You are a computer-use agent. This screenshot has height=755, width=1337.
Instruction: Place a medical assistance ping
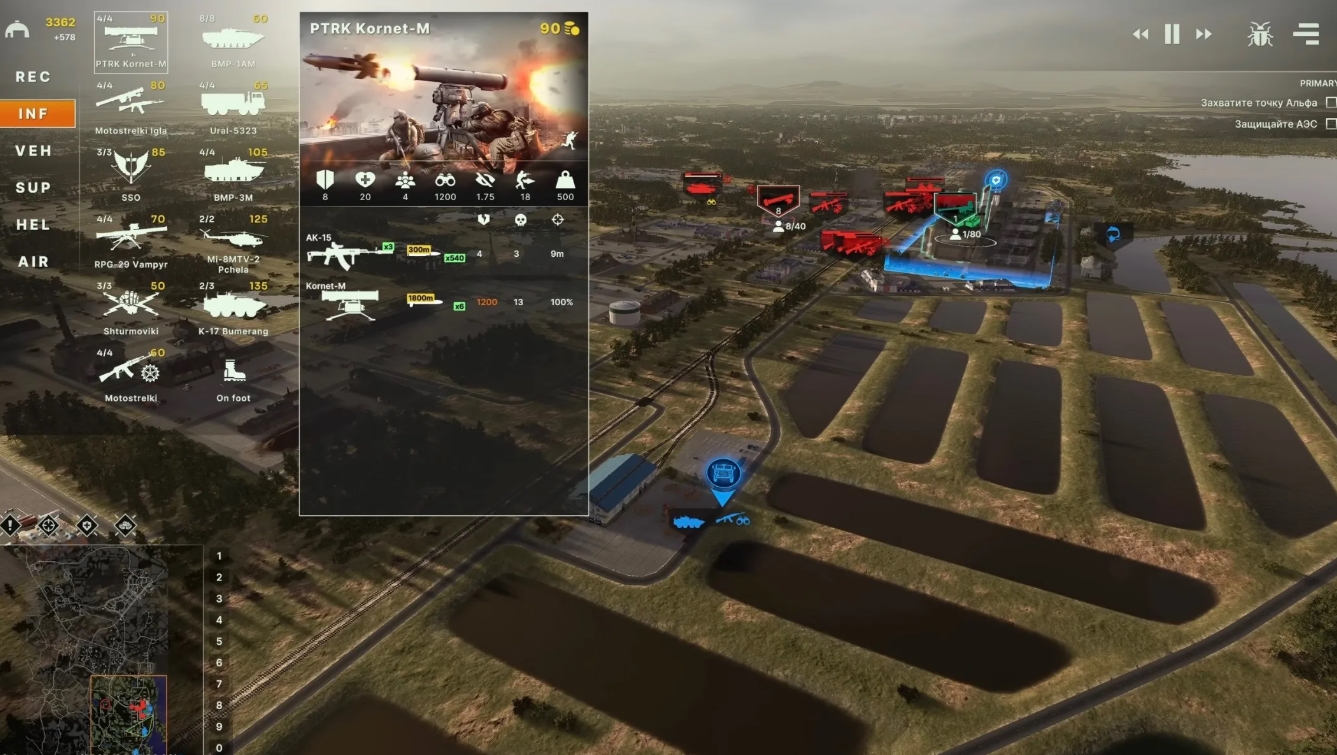[x=85, y=524]
